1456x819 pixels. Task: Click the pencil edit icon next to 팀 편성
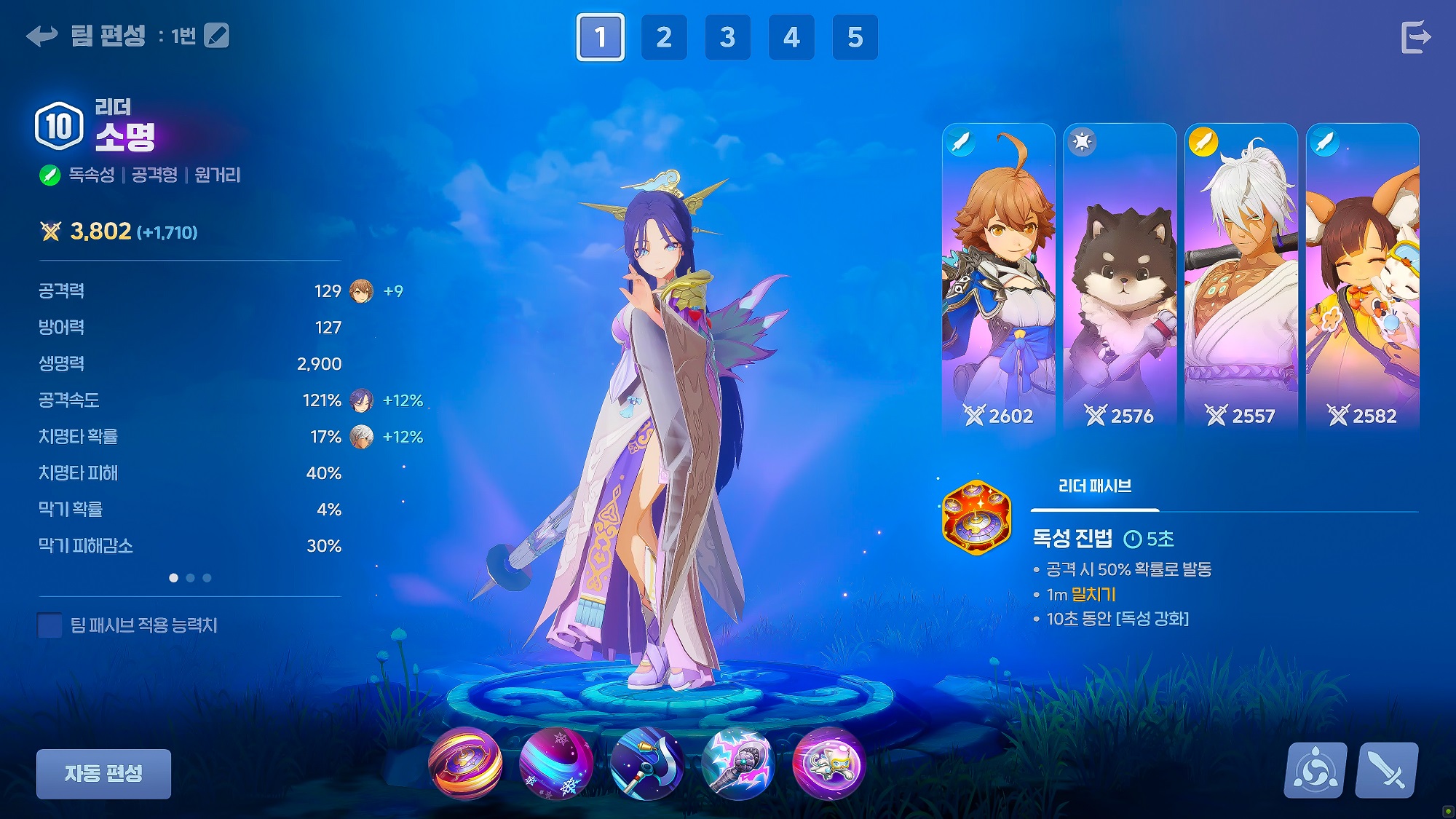pos(216,36)
